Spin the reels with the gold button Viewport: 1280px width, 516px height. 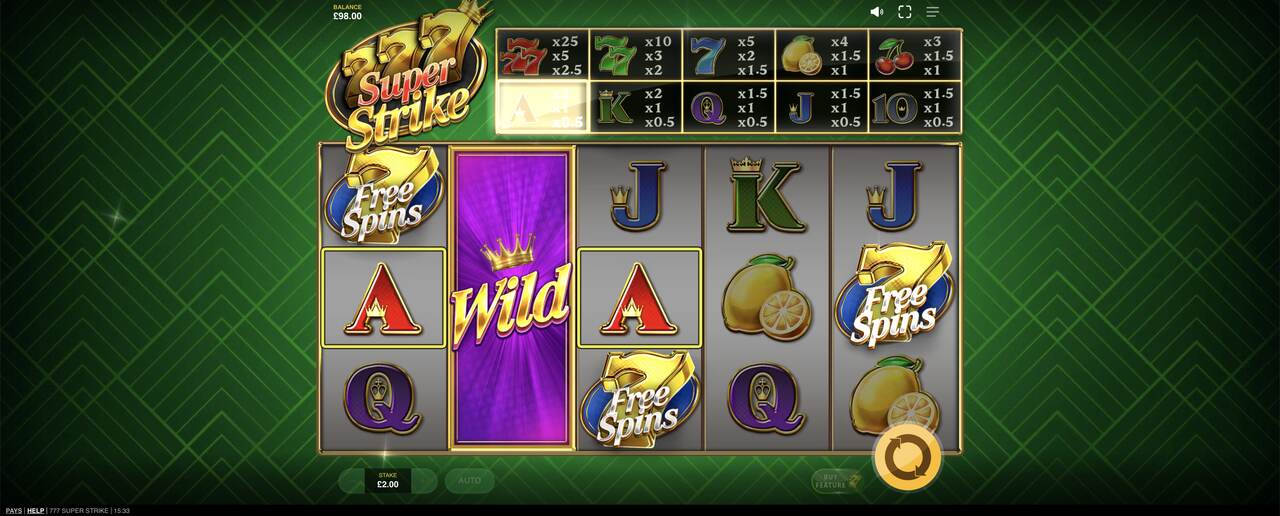pos(907,458)
